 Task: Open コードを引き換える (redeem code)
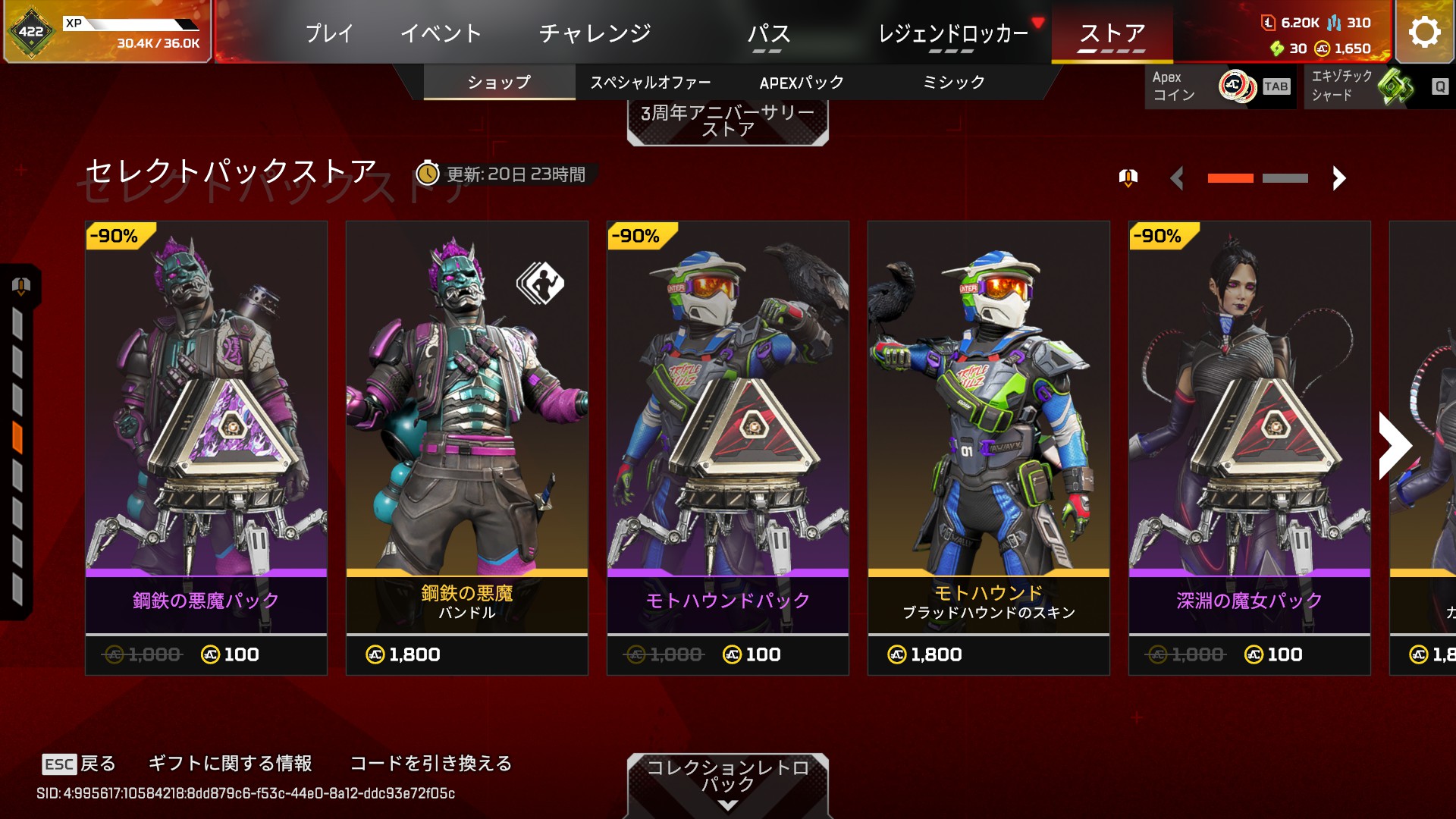point(431,763)
